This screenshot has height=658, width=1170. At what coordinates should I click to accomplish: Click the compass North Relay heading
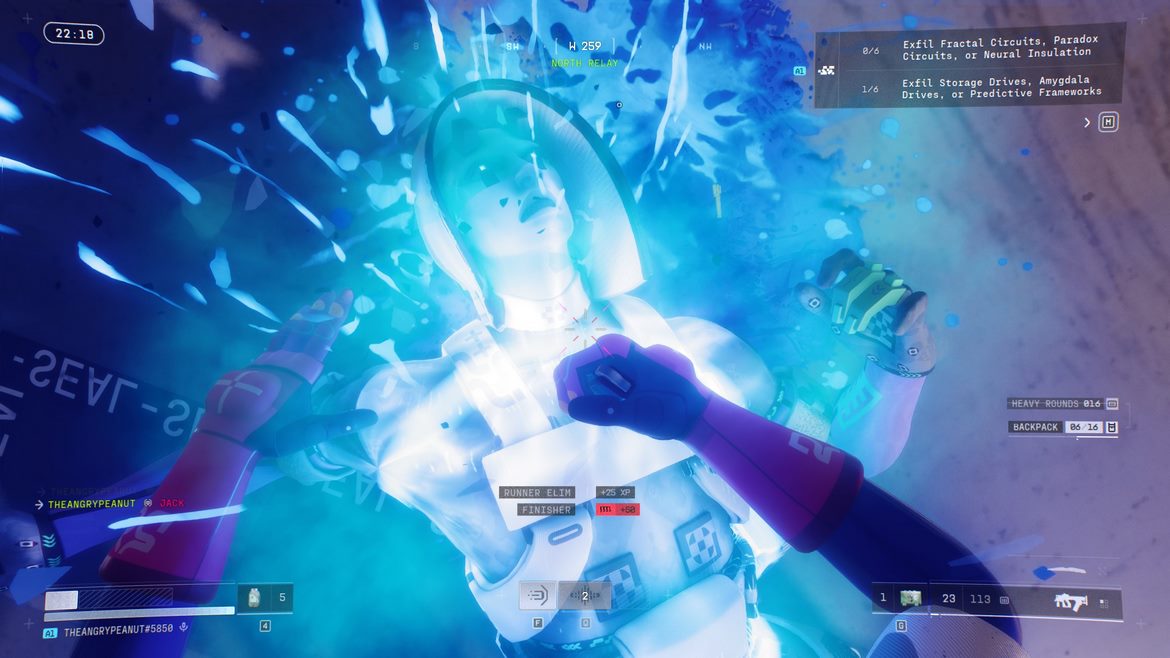[585, 63]
